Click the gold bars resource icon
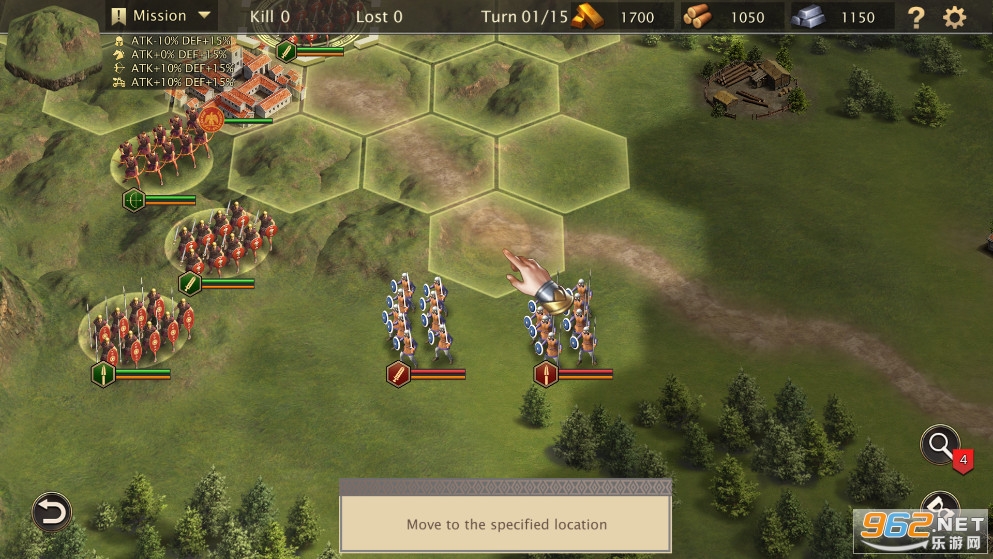 [x=588, y=16]
